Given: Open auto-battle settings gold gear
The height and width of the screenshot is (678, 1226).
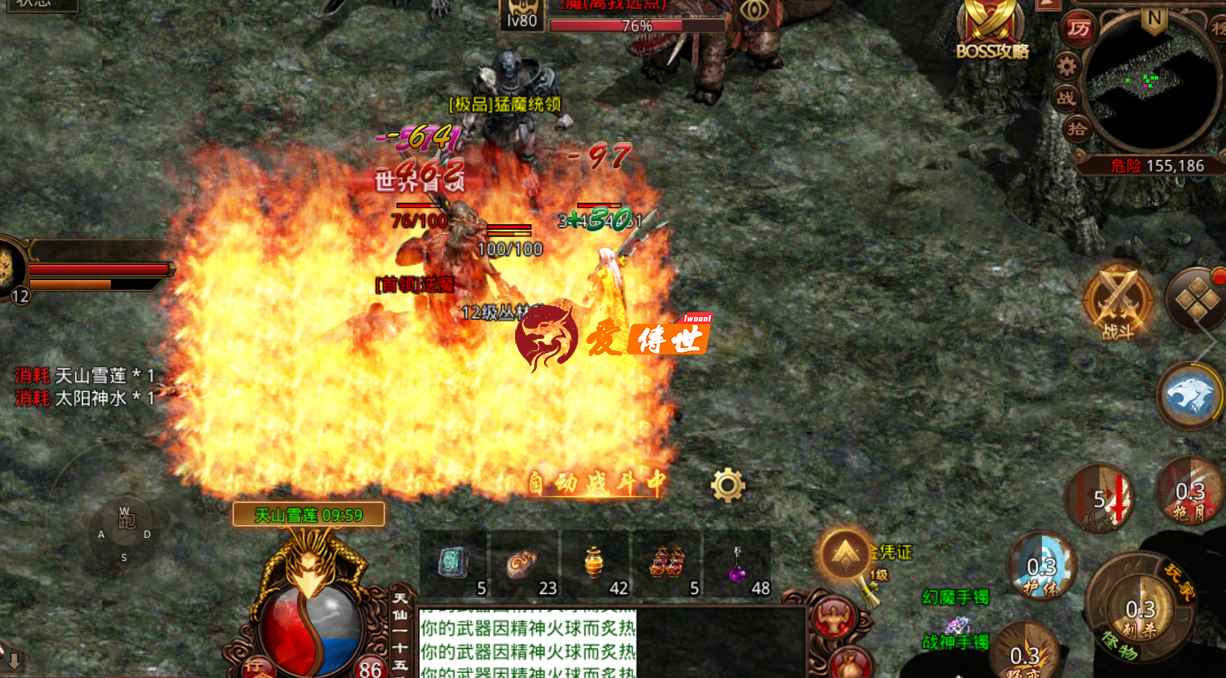Looking at the screenshot, I should click(728, 485).
